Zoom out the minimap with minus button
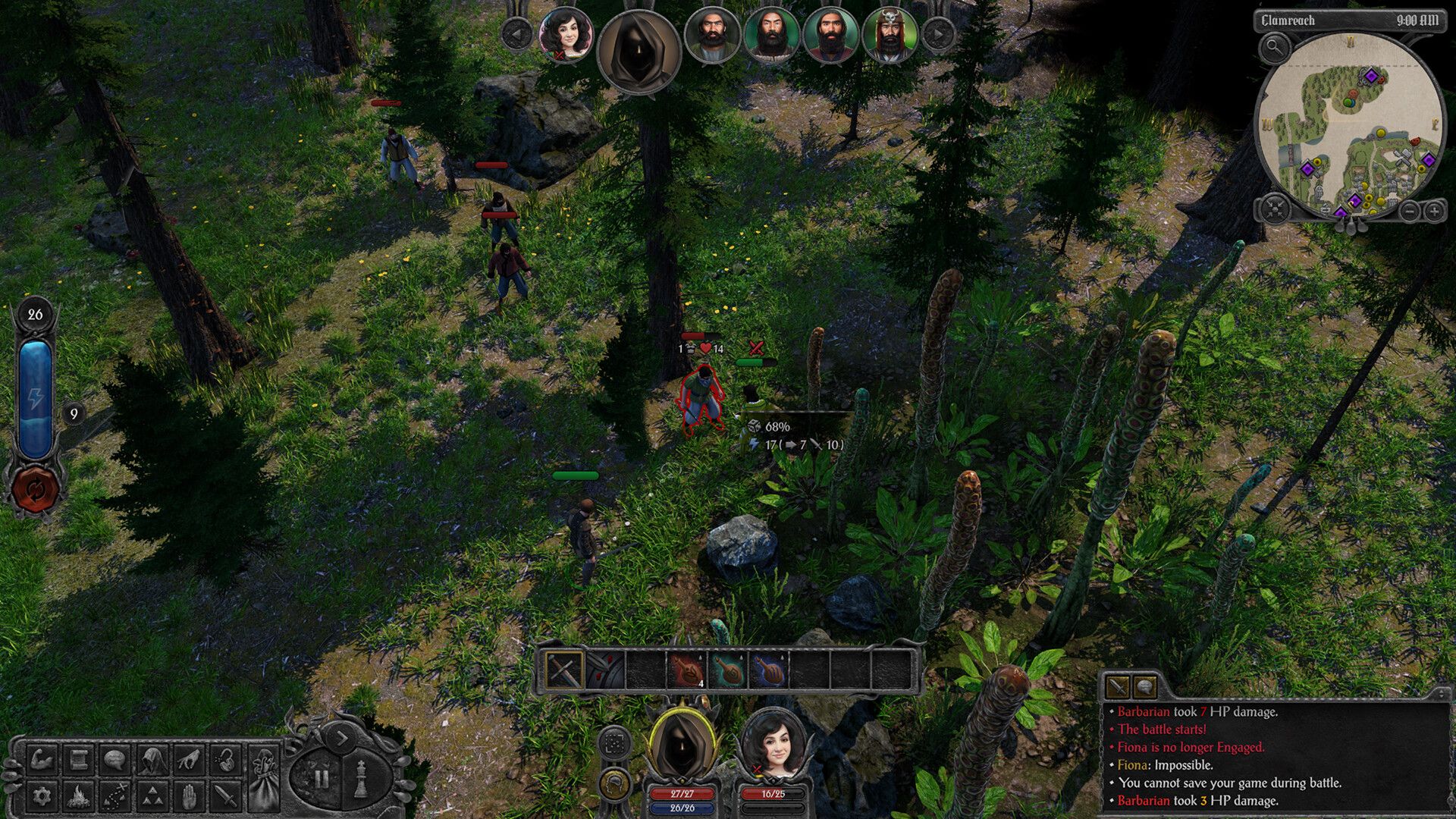 [1409, 212]
